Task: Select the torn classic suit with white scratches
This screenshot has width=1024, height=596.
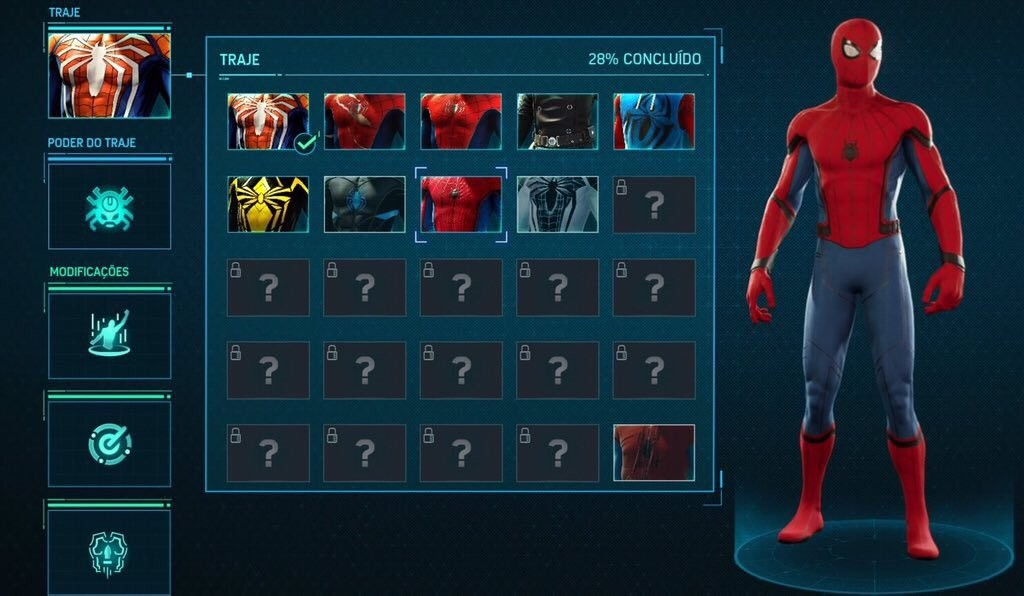Action: (364, 122)
